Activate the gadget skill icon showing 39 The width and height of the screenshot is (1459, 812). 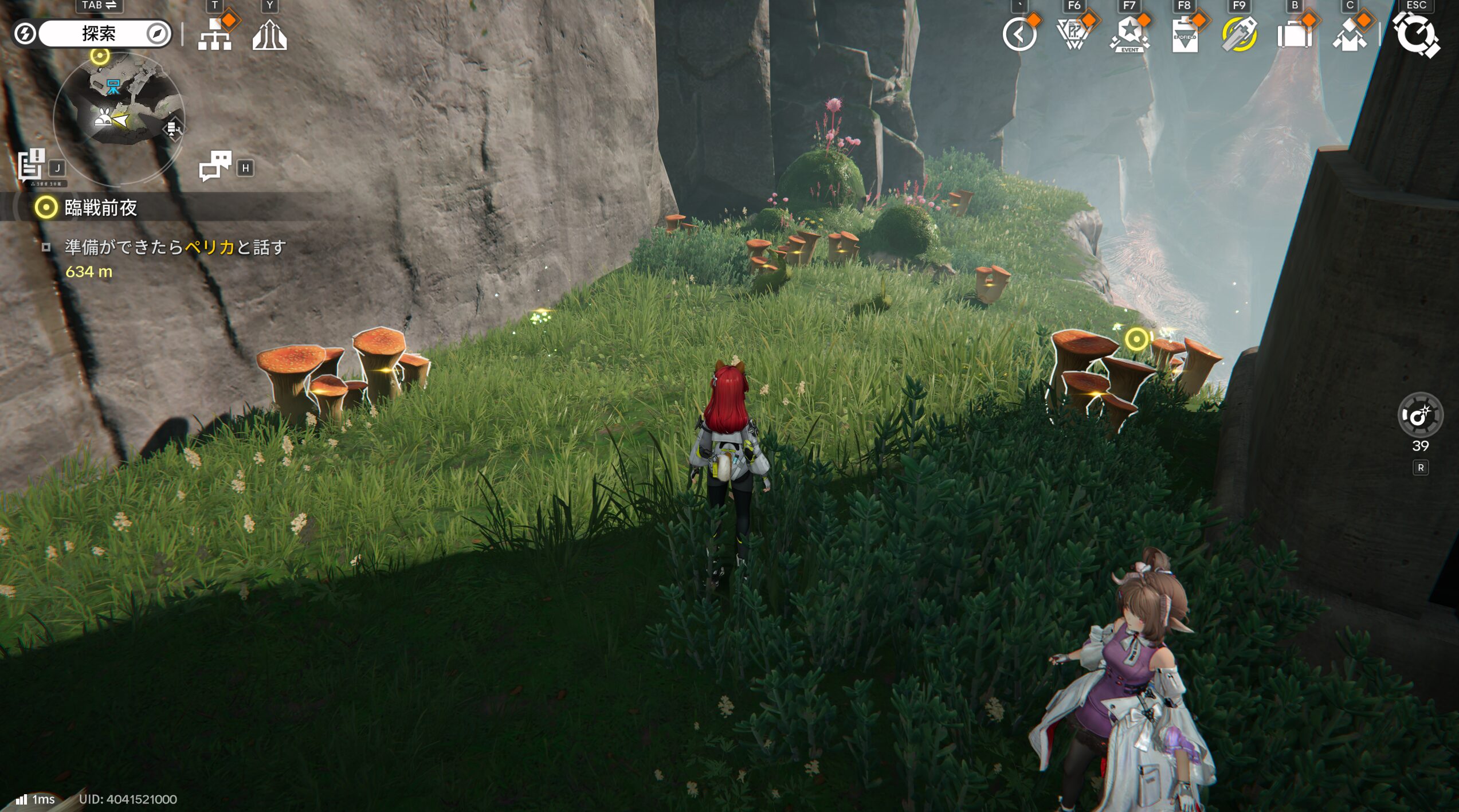pyautogui.click(x=1419, y=415)
